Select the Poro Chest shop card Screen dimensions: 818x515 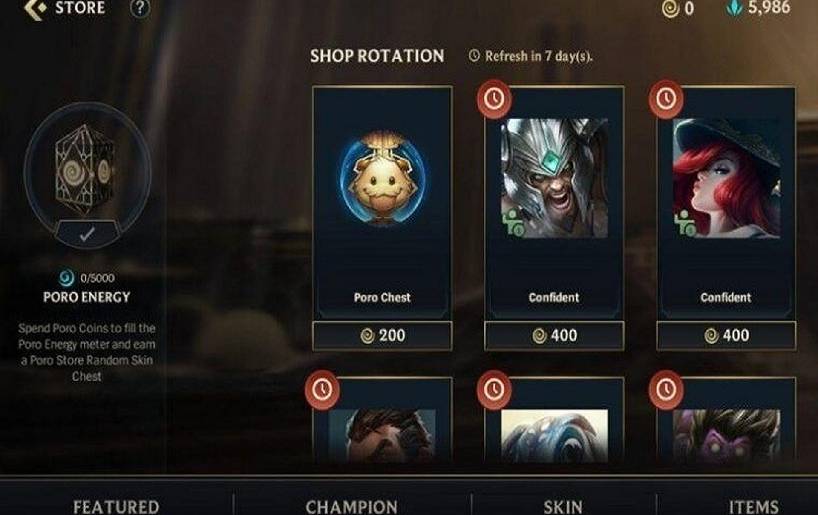(382, 200)
